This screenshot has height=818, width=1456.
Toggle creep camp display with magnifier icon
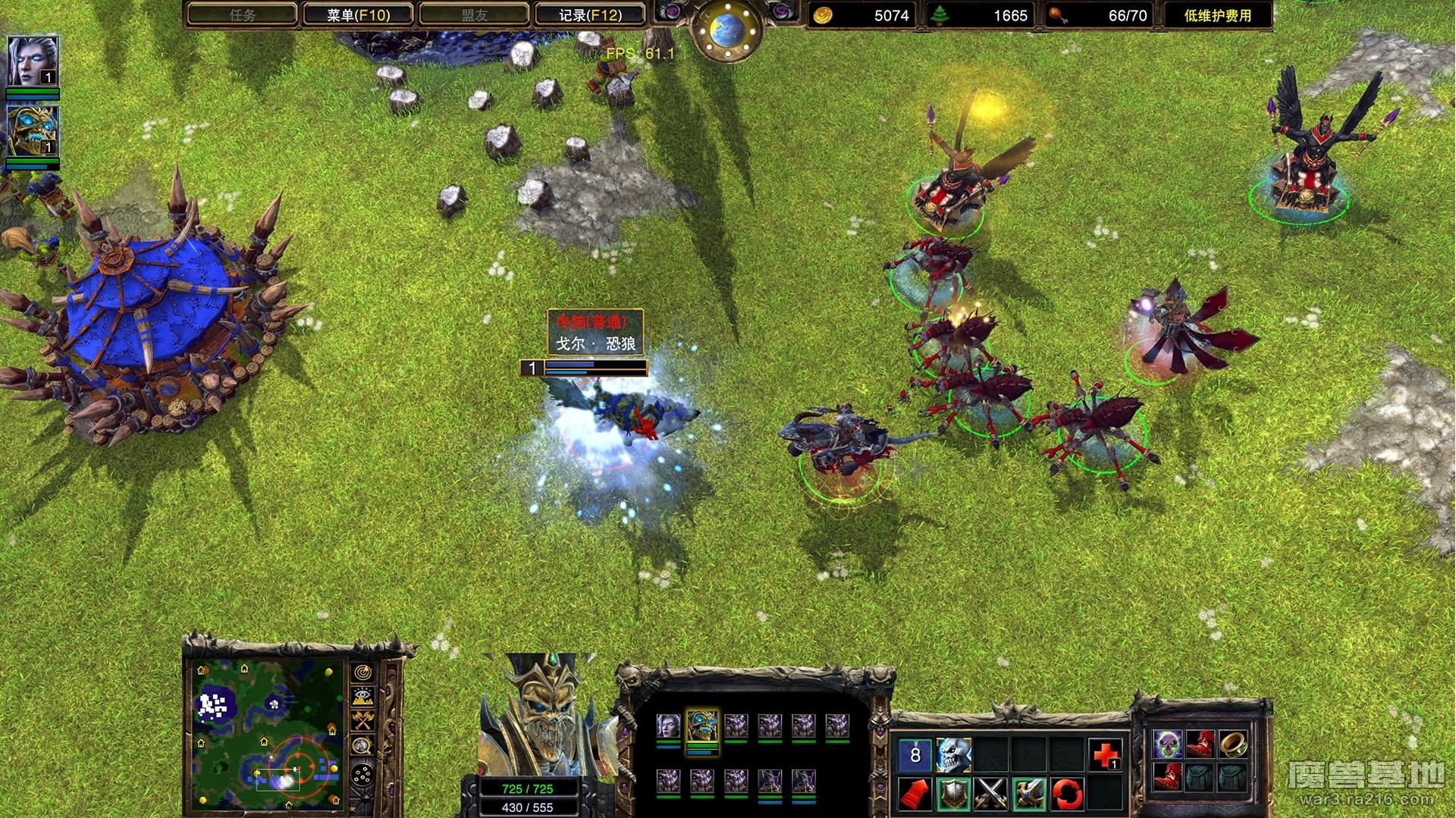[x=363, y=746]
